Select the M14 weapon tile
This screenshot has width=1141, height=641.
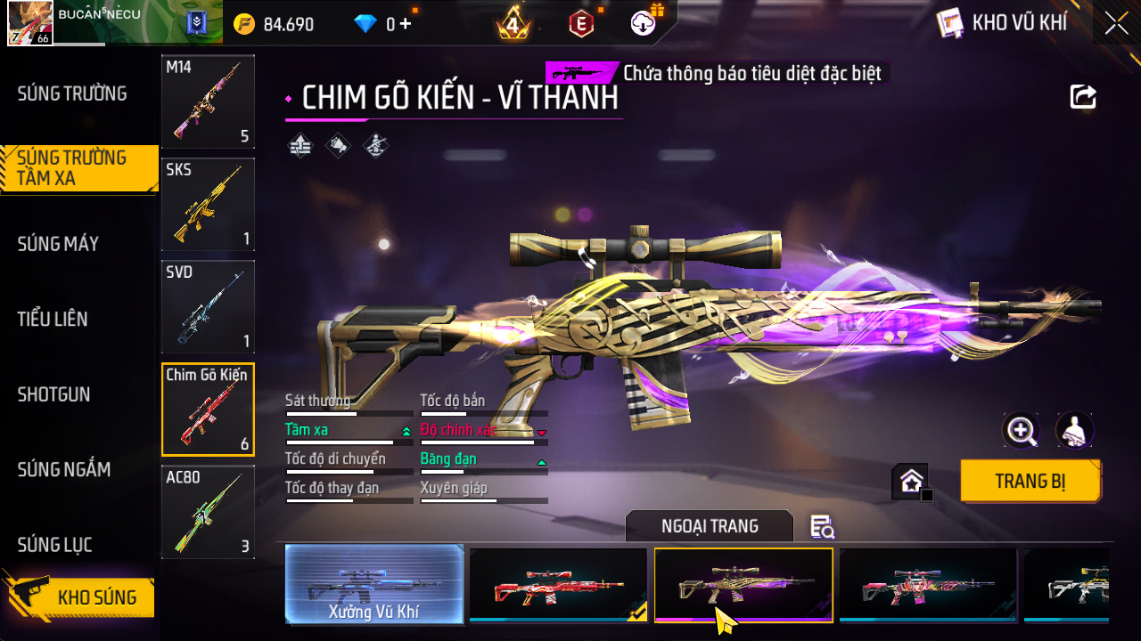(x=208, y=101)
